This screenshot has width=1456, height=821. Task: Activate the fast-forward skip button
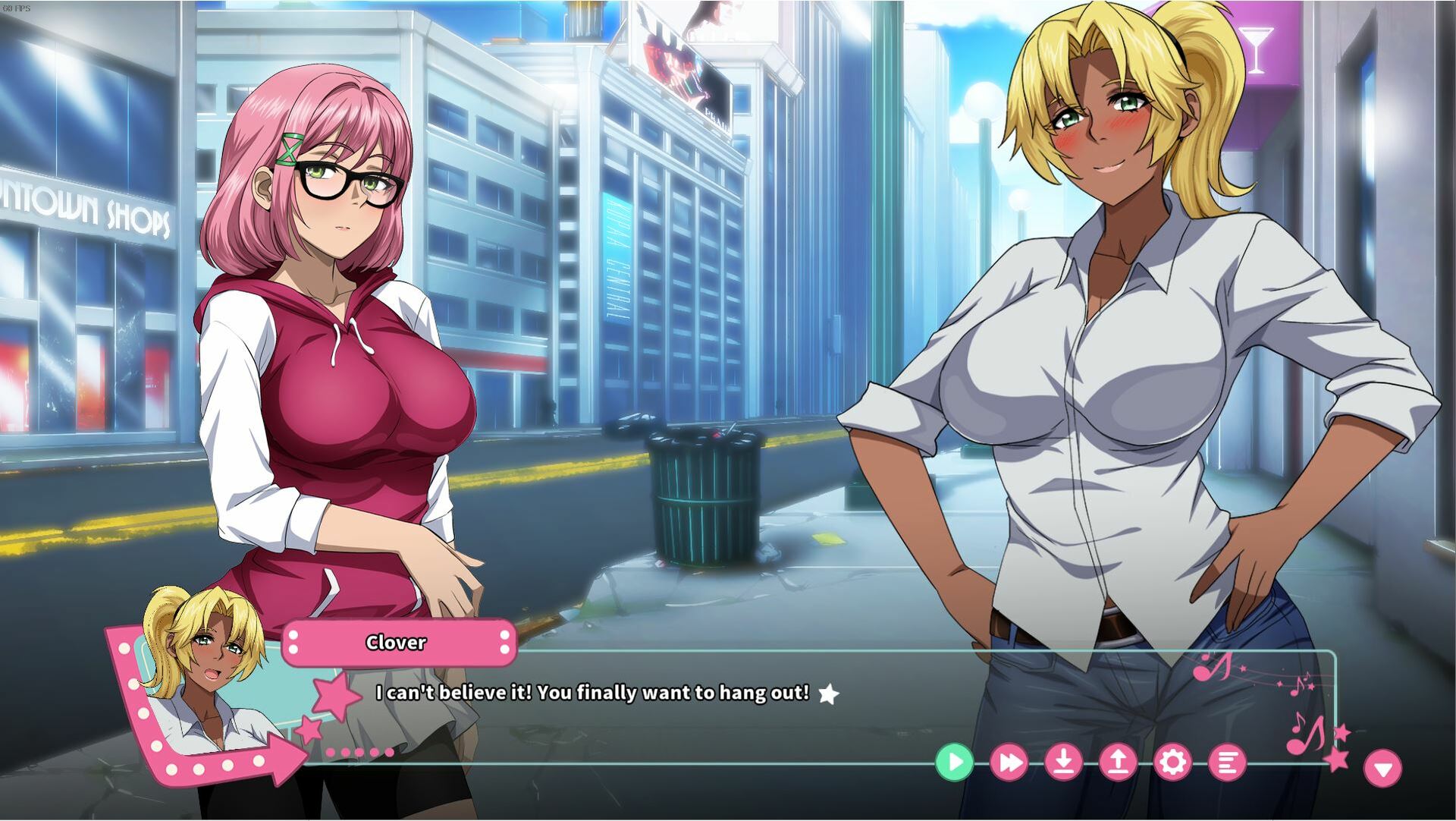pyautogui.click(x=1009, y=762)
